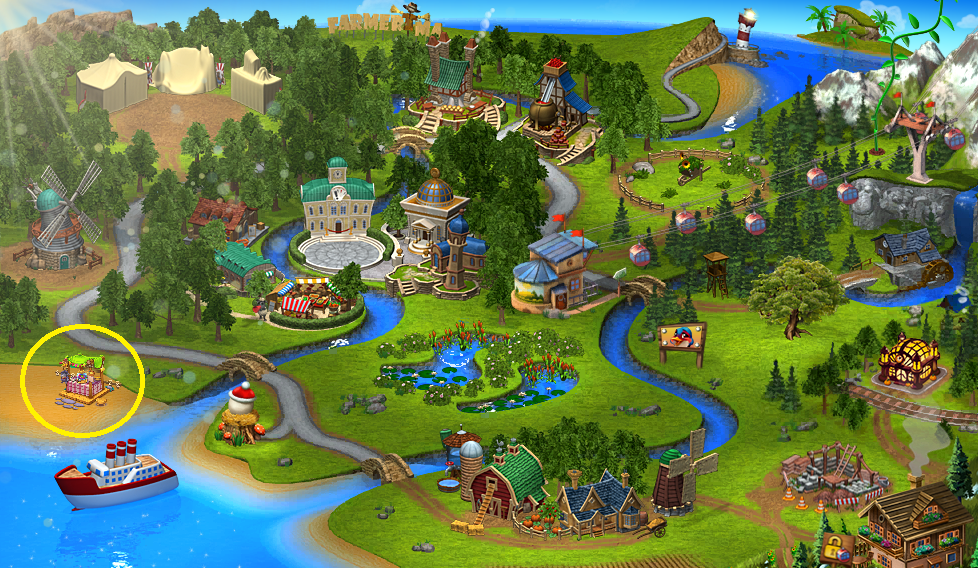The height and width of the screenshot is (568, 978).
Task: Select the highlighted gift stall on the beach
Action: pyautogui.click(x=84, y=383)
